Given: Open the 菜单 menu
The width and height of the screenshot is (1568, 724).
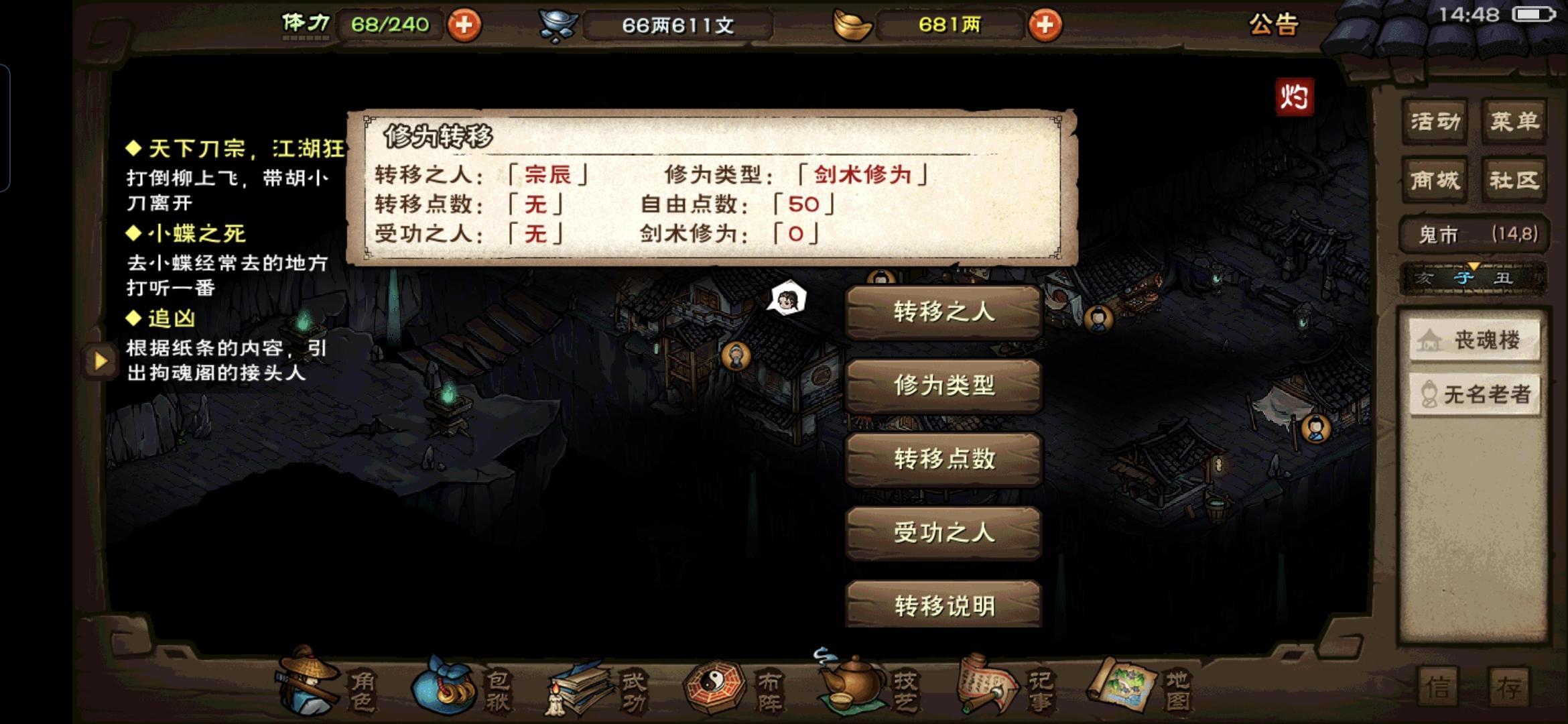Looking at the screenshot, I should pos(1514,121).
